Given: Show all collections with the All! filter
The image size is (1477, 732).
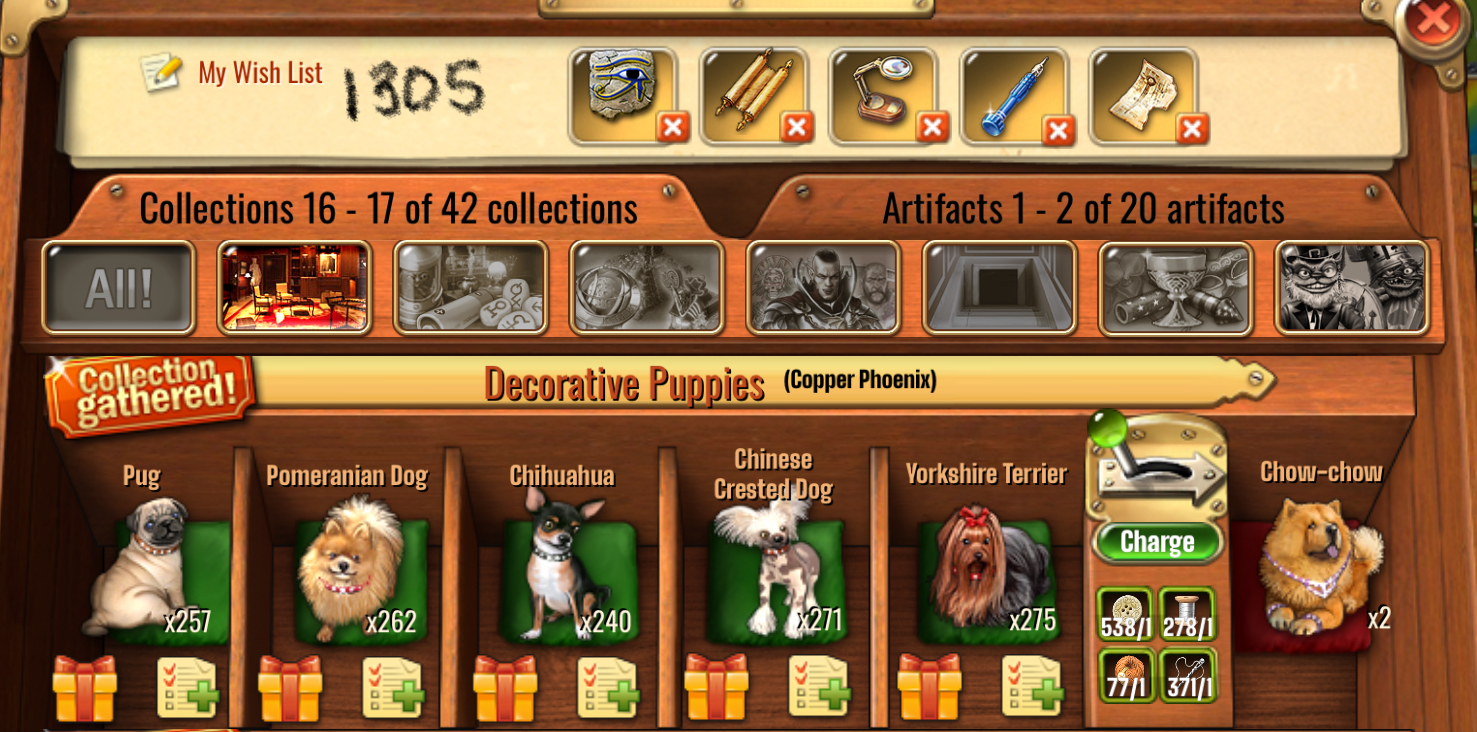Looking at the screenshot, I should click(x=118, y=288).
